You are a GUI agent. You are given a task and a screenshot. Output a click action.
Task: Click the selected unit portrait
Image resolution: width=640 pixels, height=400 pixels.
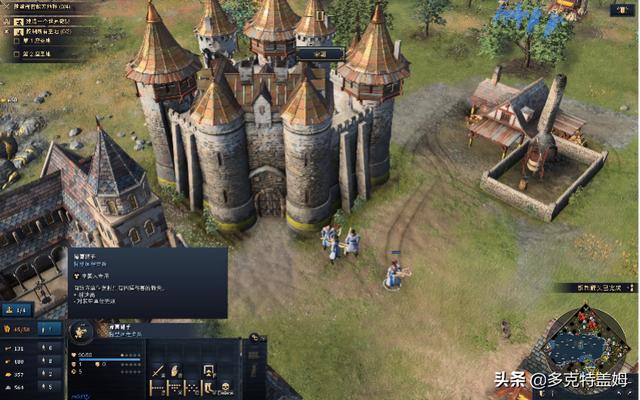point(83,330)
